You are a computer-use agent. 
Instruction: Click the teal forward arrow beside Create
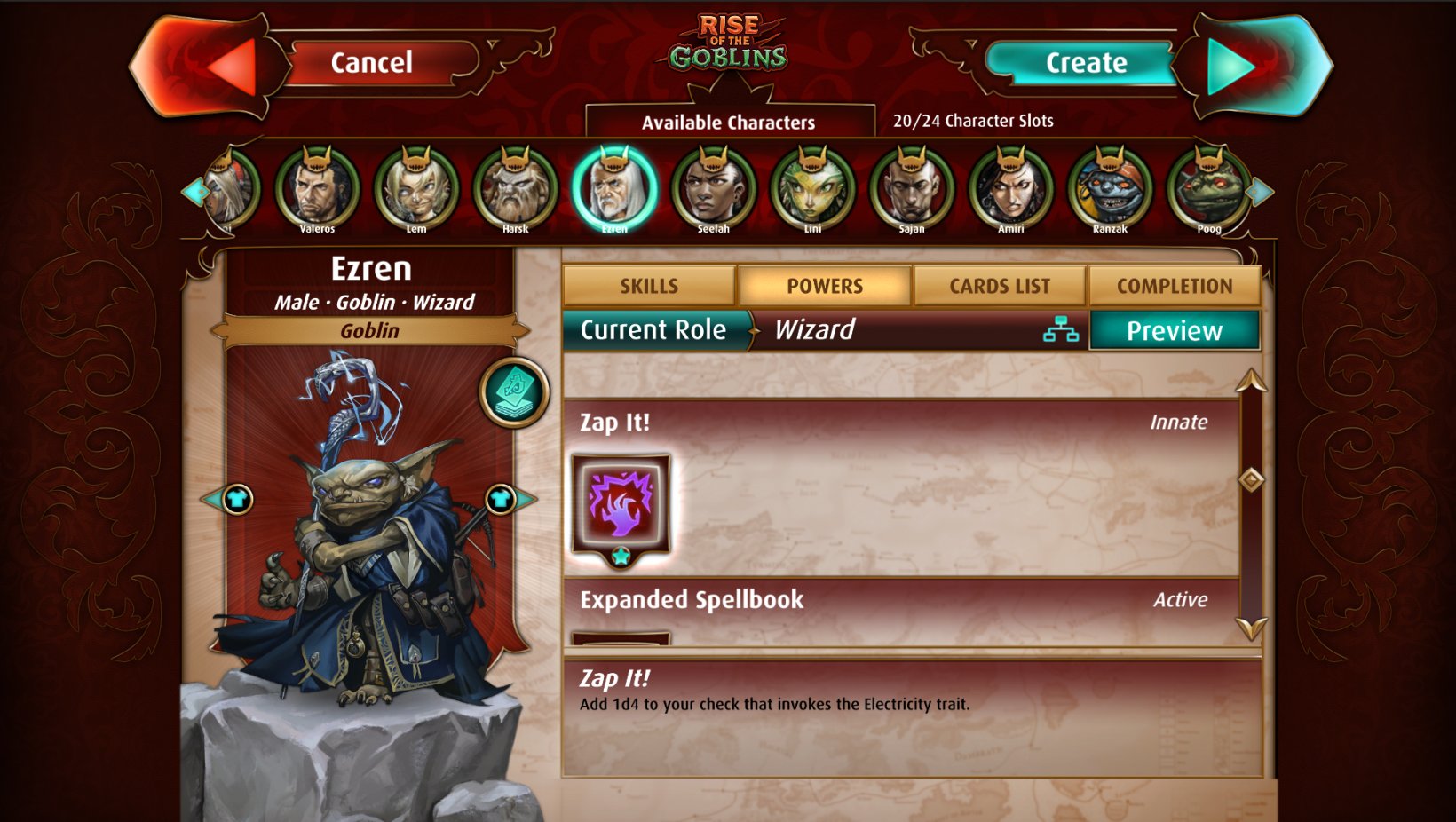coord(1232,64)
